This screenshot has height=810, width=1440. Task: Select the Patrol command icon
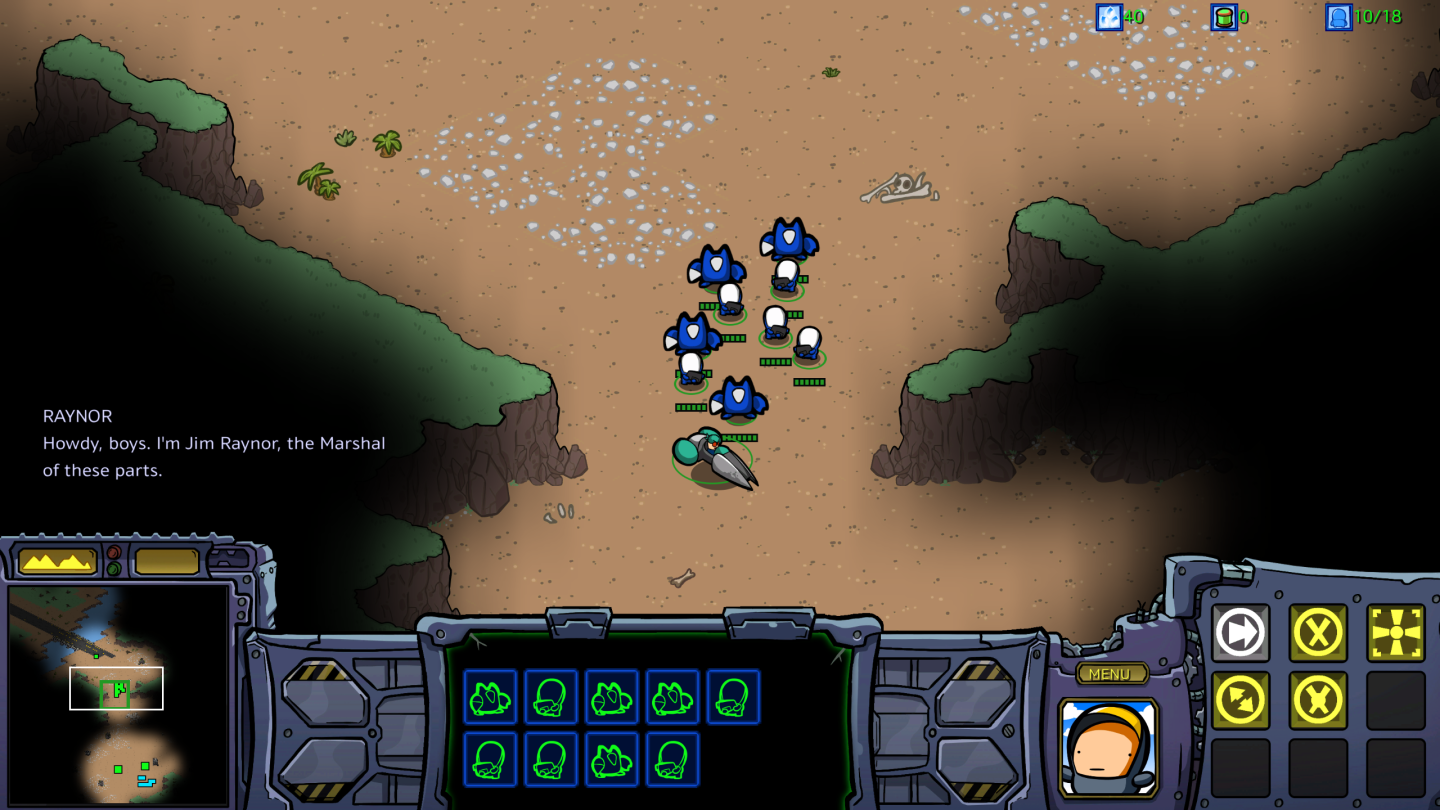(x=1240, y=700)
